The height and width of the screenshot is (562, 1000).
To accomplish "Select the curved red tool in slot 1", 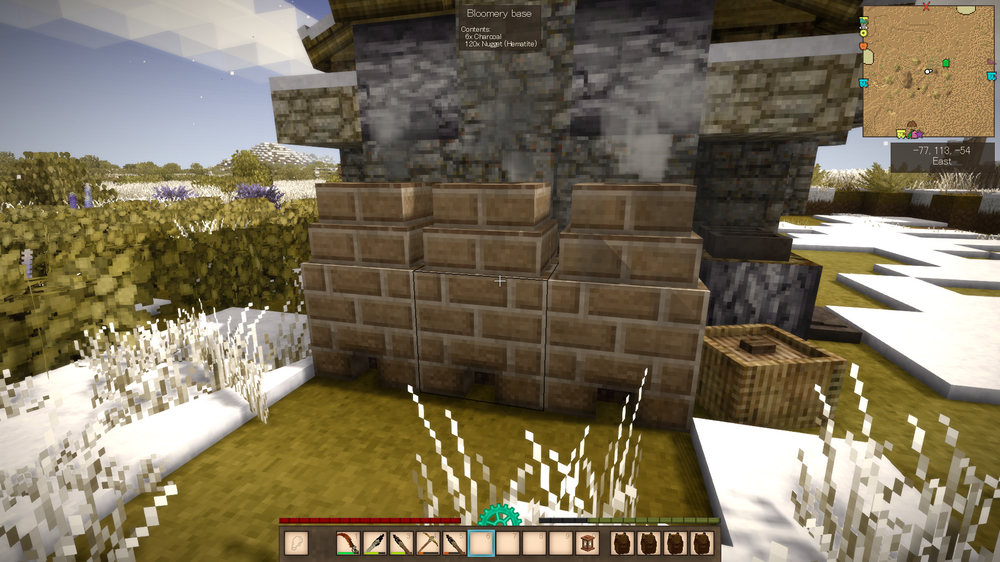I will pos(348,543).
